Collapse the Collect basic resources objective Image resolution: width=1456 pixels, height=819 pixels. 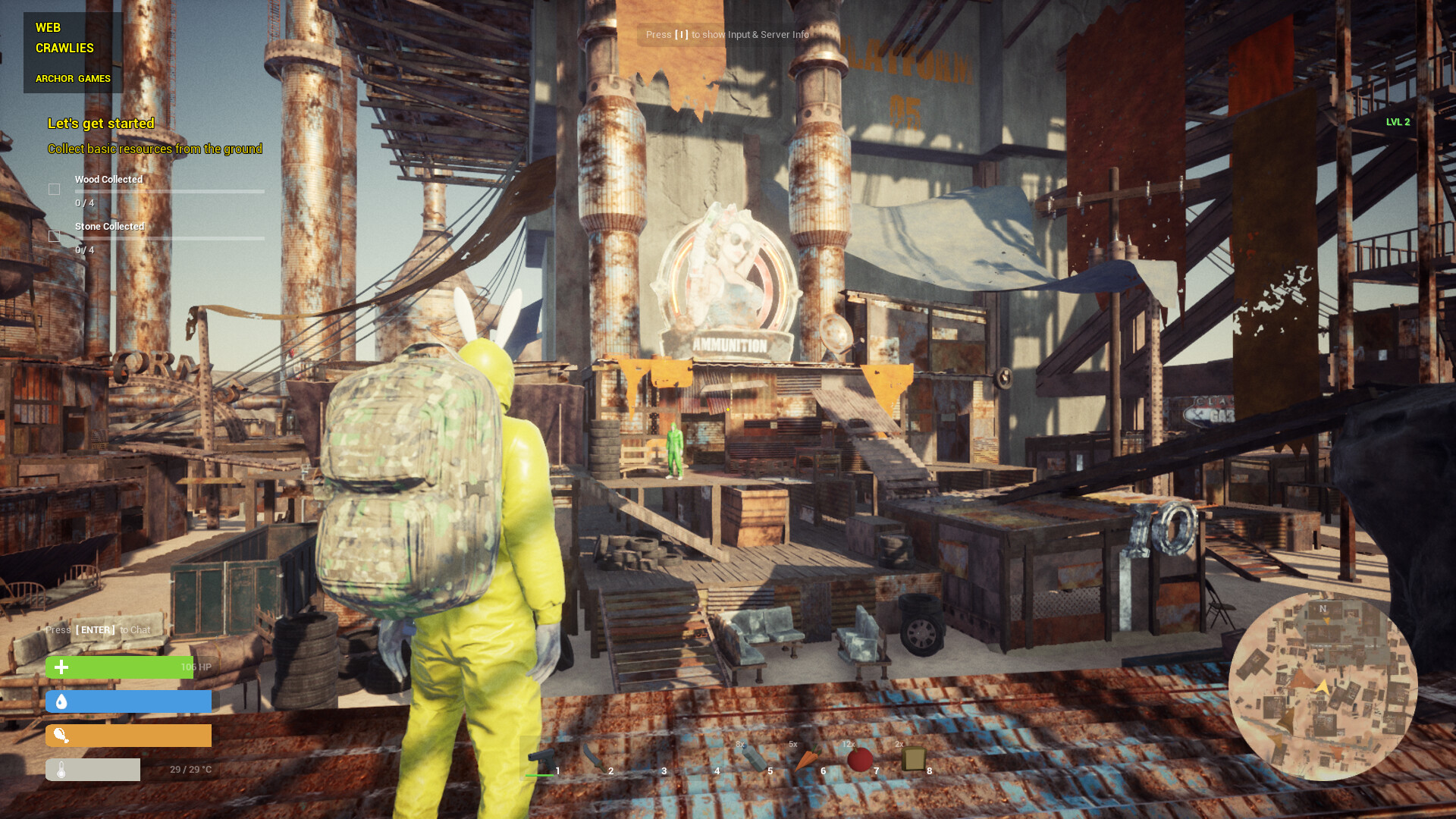click(x=154, y=149)
